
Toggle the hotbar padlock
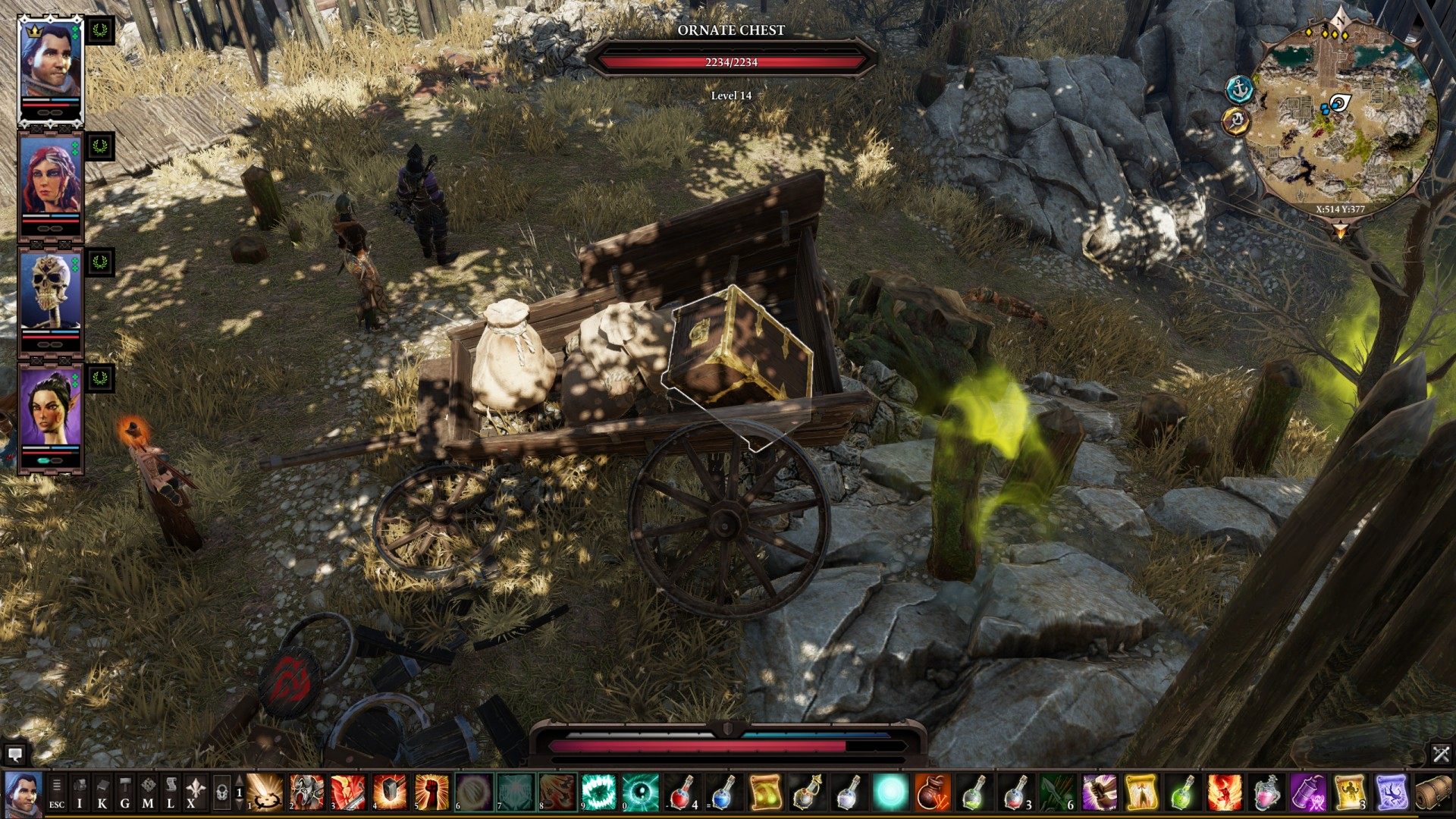221,793
